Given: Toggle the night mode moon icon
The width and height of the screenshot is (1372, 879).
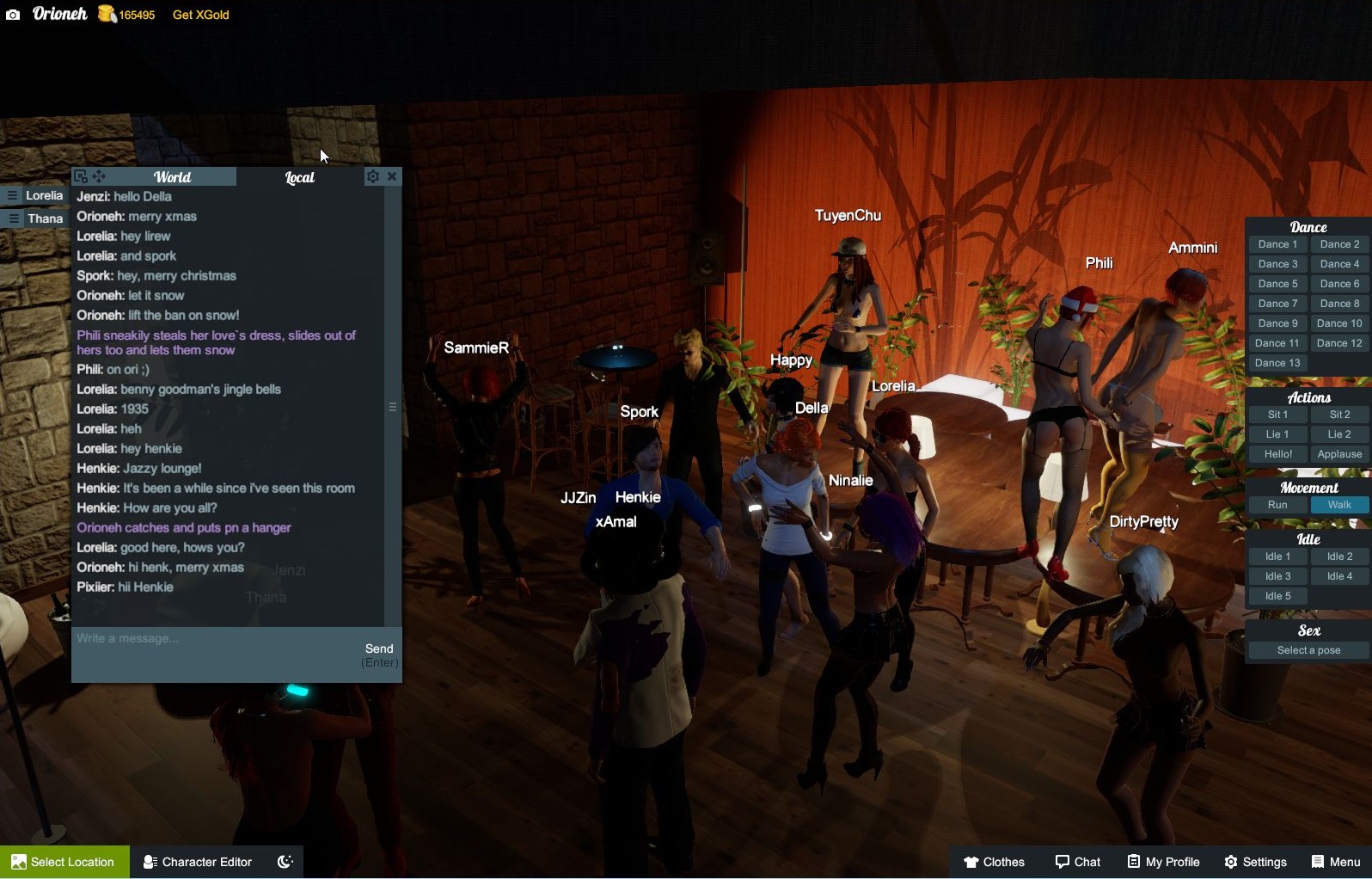Looking at the screenshot, I should point(285,862).
